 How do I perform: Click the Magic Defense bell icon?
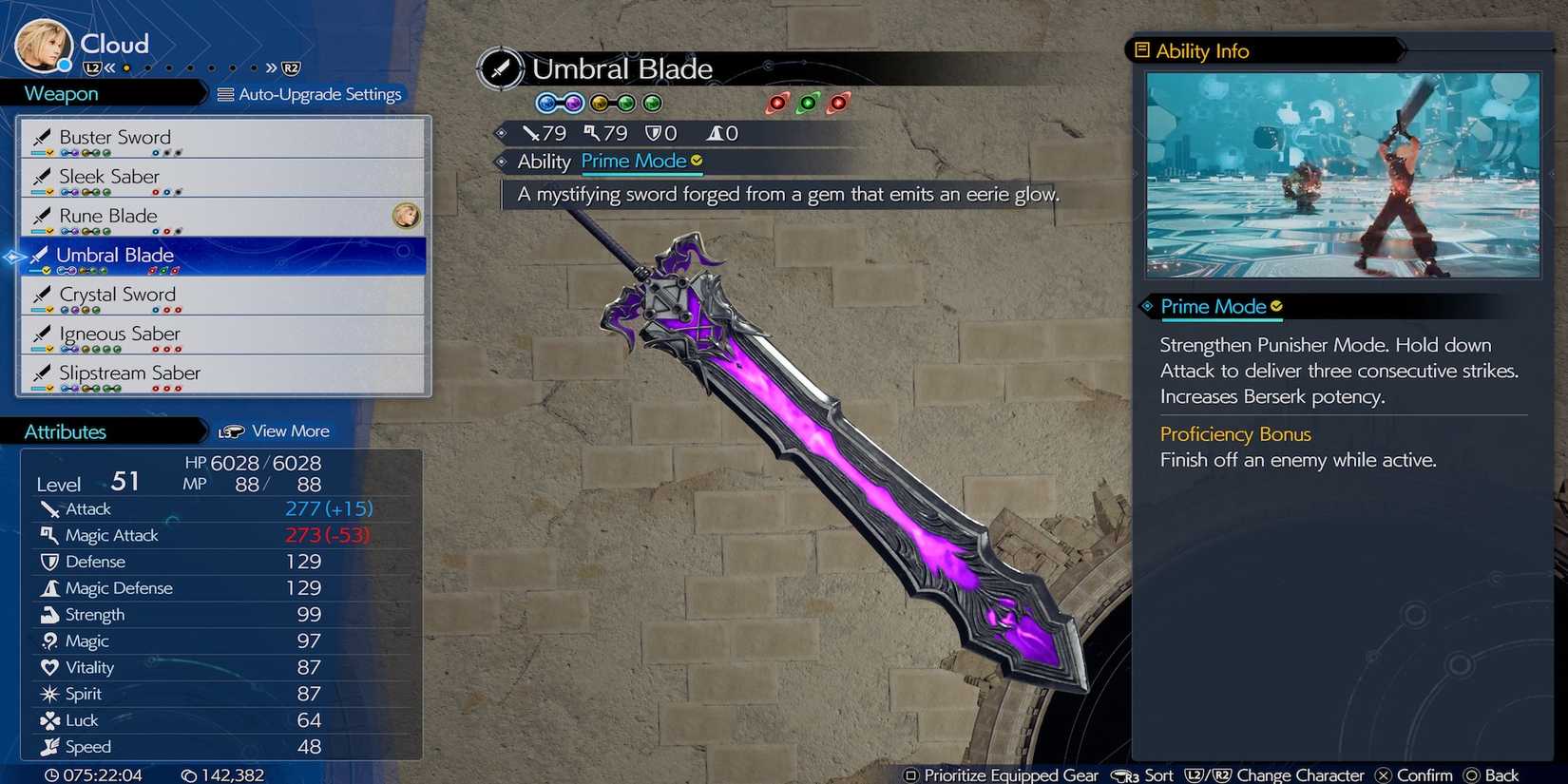(52, 588)
